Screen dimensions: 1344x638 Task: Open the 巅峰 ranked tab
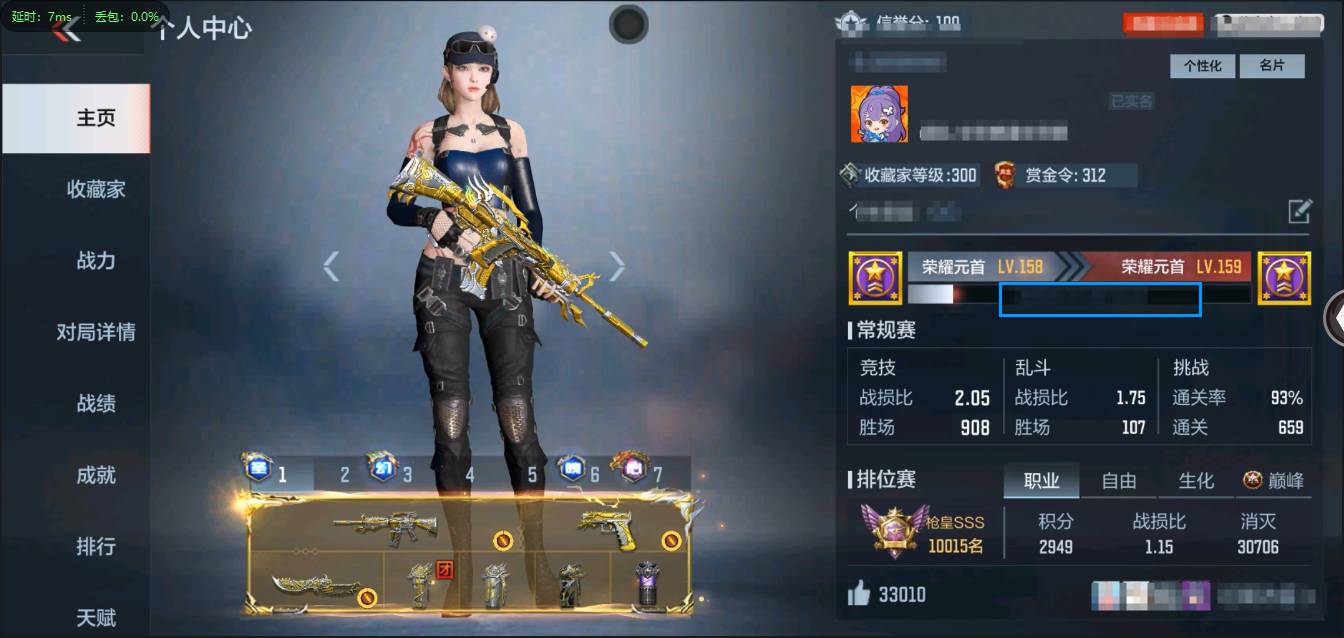click(1273, 481)
